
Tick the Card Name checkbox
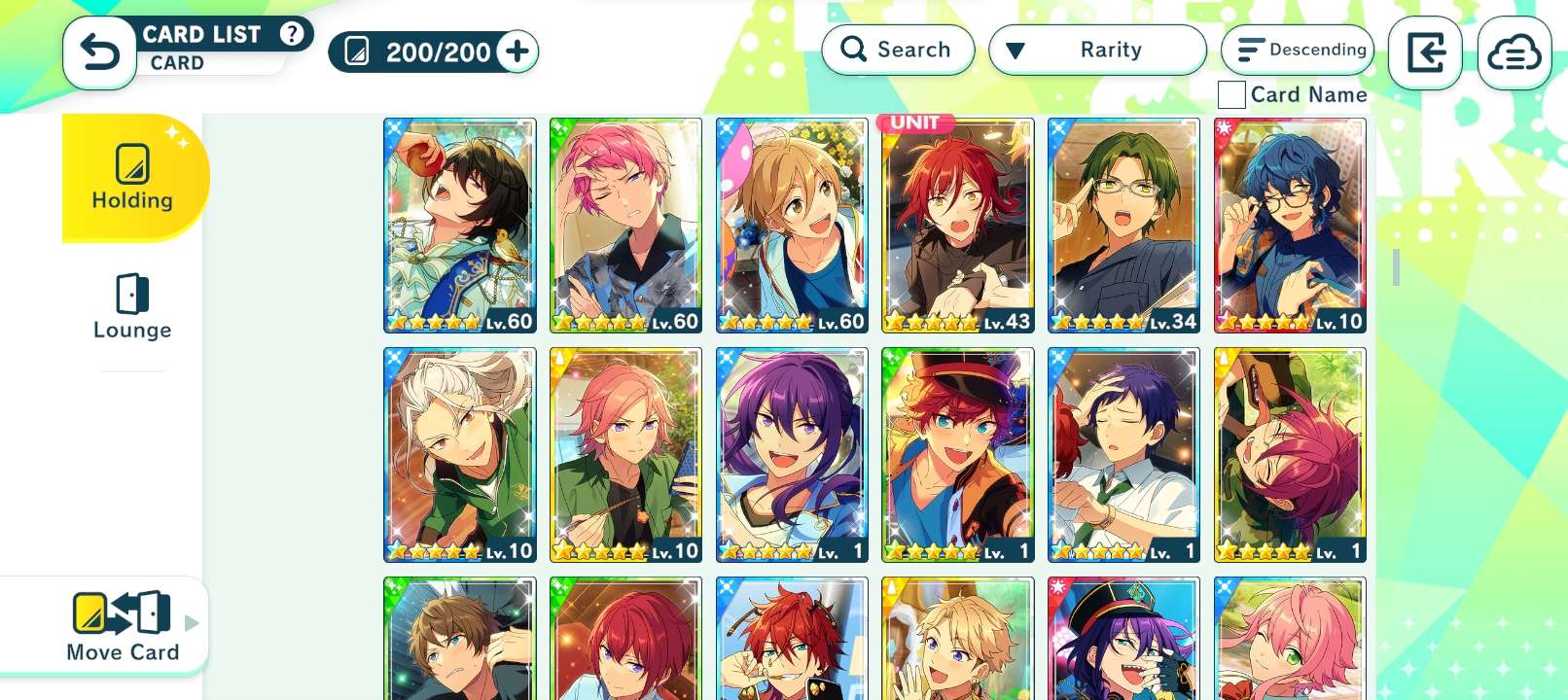1231,94
